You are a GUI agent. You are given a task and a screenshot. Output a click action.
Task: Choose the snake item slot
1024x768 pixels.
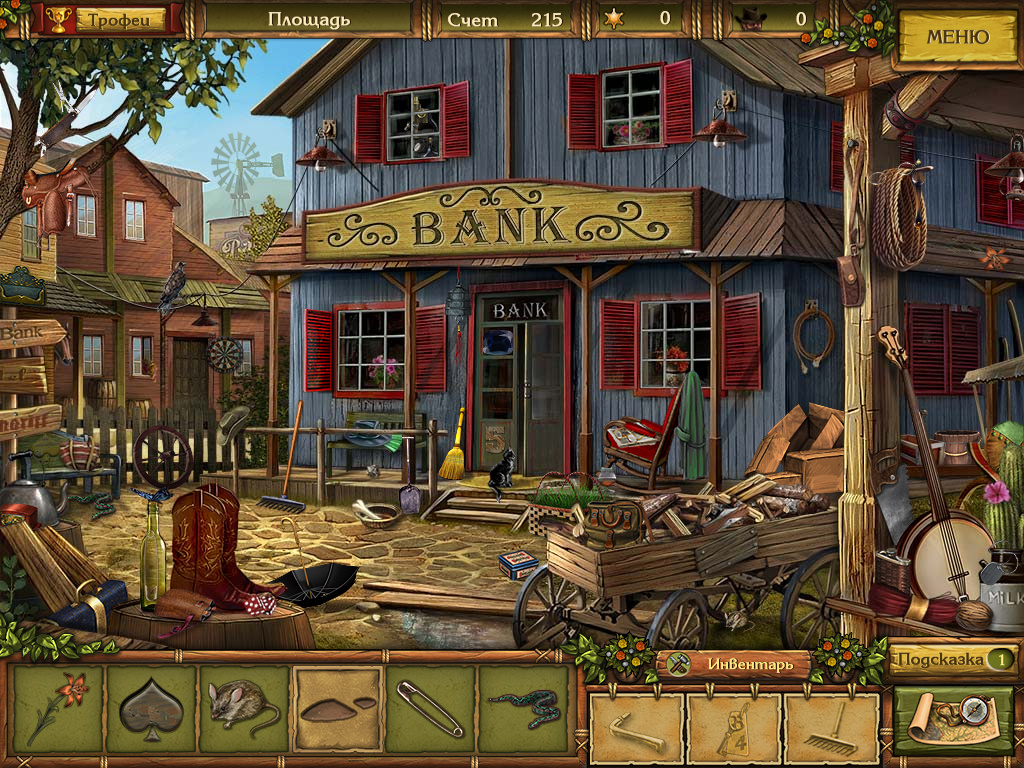[x=523, y=709]
